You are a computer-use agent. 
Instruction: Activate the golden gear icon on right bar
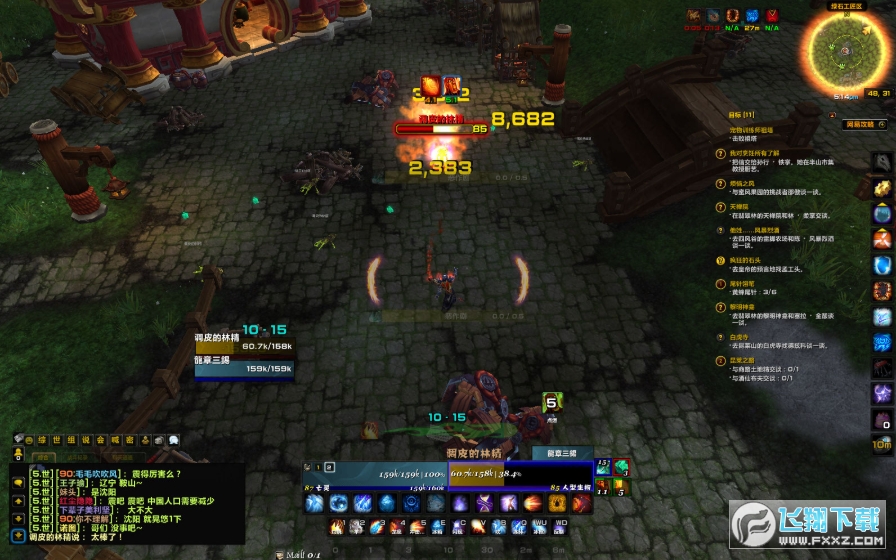click(x=882, y=187)
